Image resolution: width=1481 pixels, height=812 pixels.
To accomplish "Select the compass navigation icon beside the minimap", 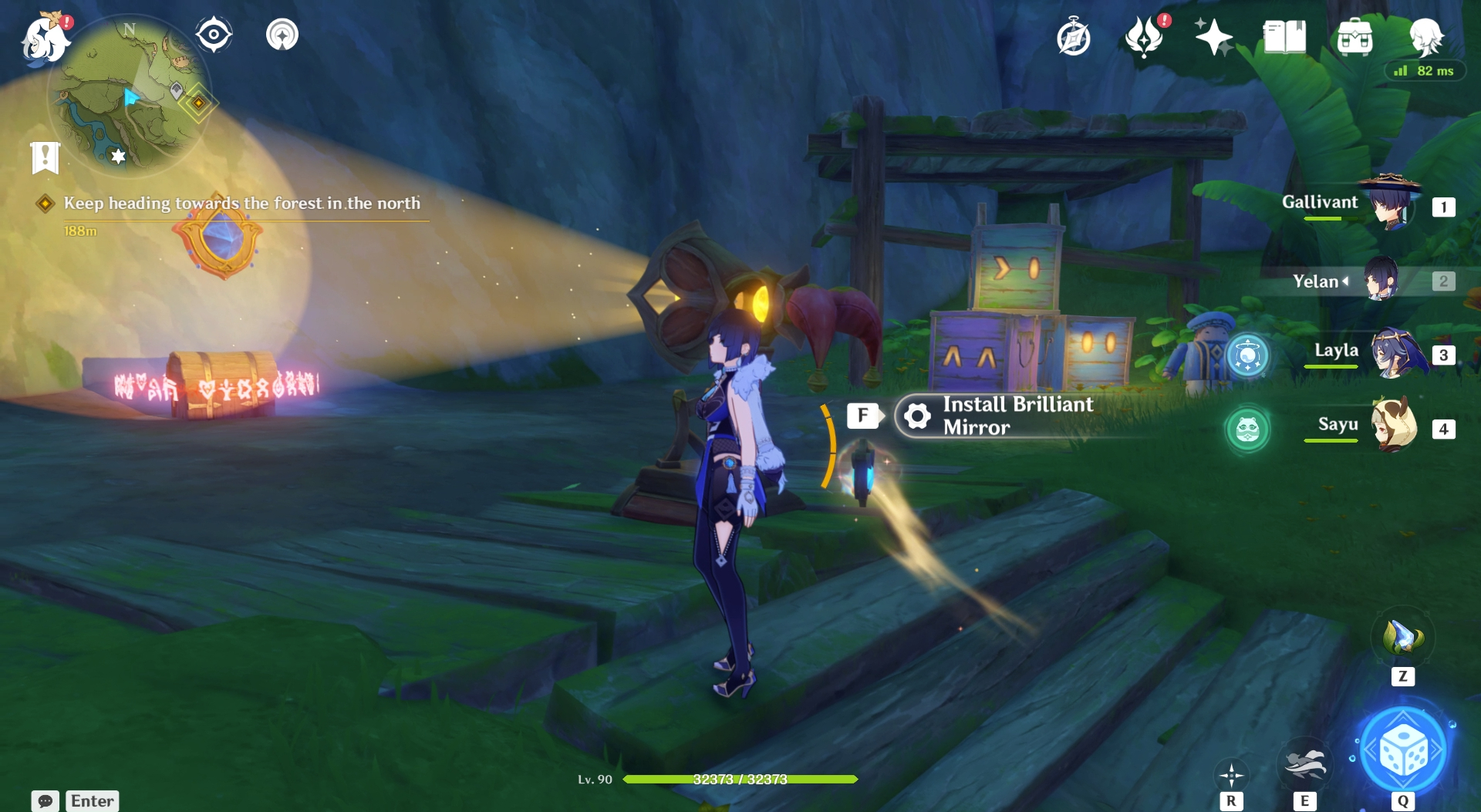I will coord(214,32).
